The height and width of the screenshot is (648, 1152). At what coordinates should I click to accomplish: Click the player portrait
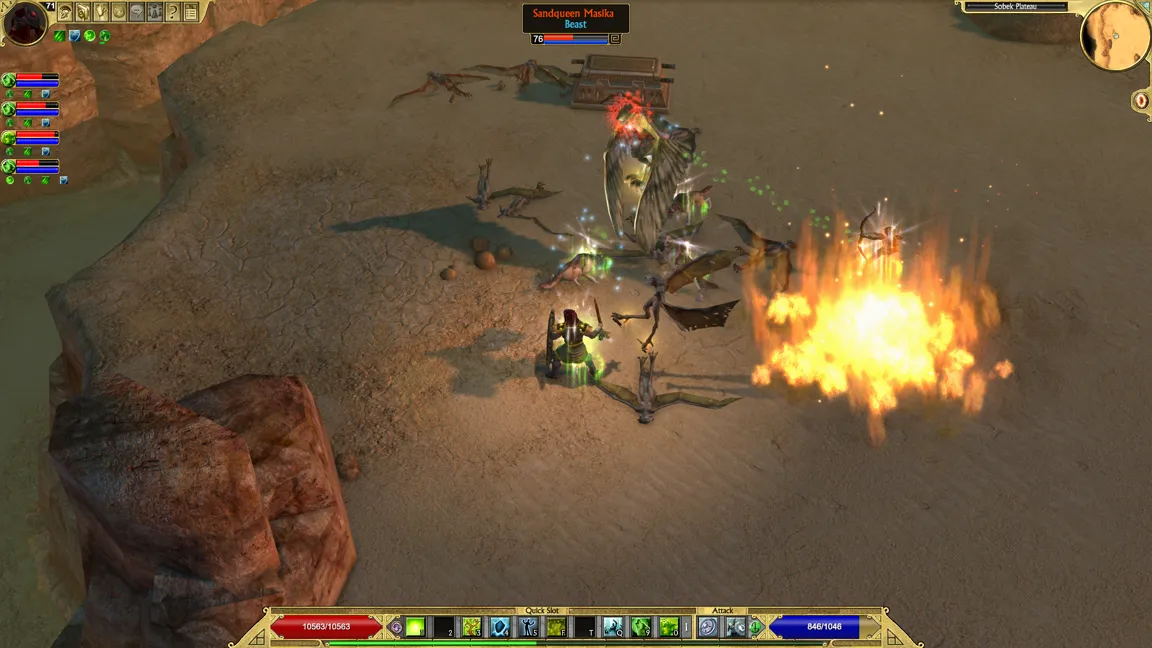(24, 23)
